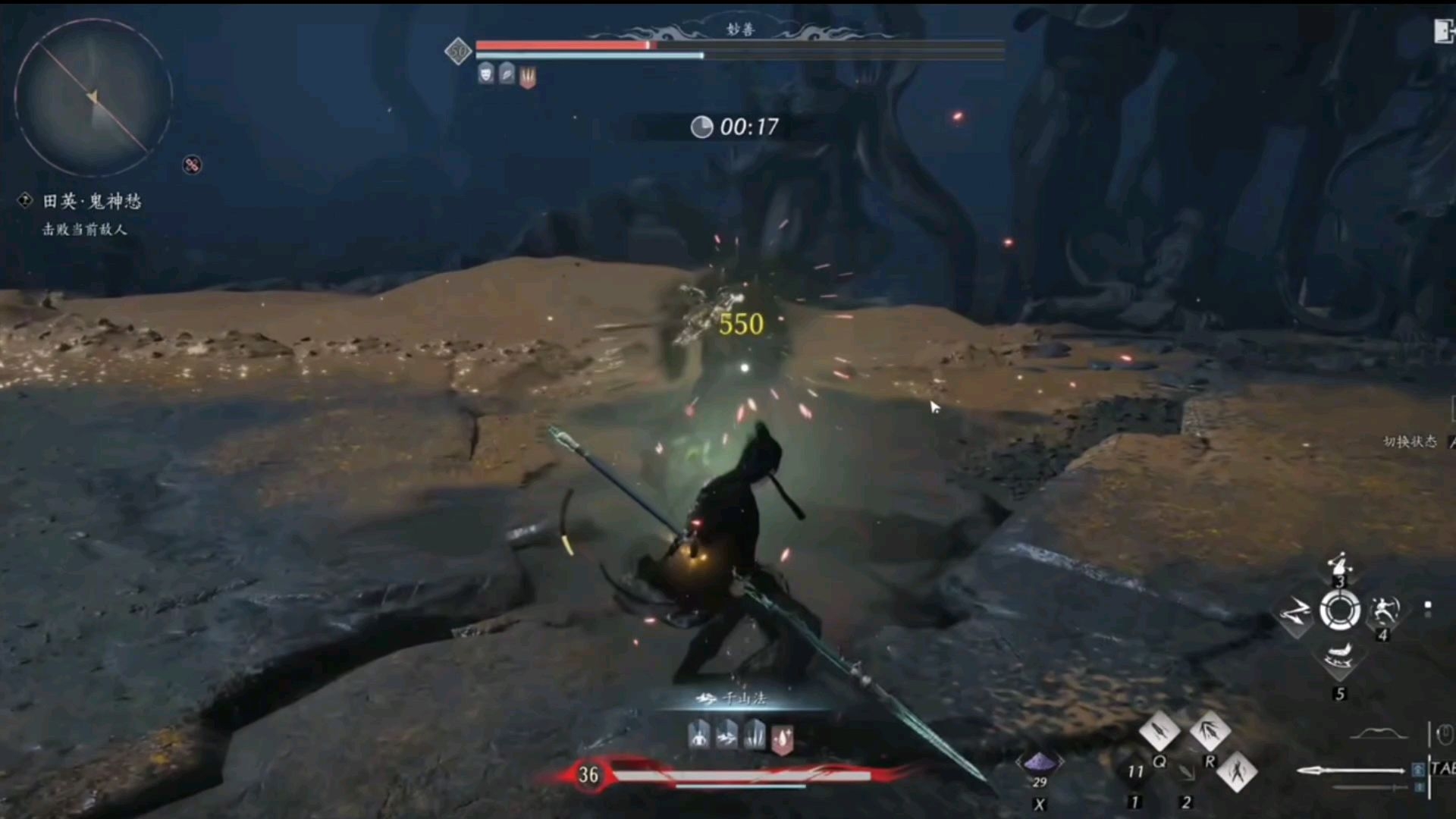
Task: Activate the Q spear-thrust skill
Action: 1159,731
